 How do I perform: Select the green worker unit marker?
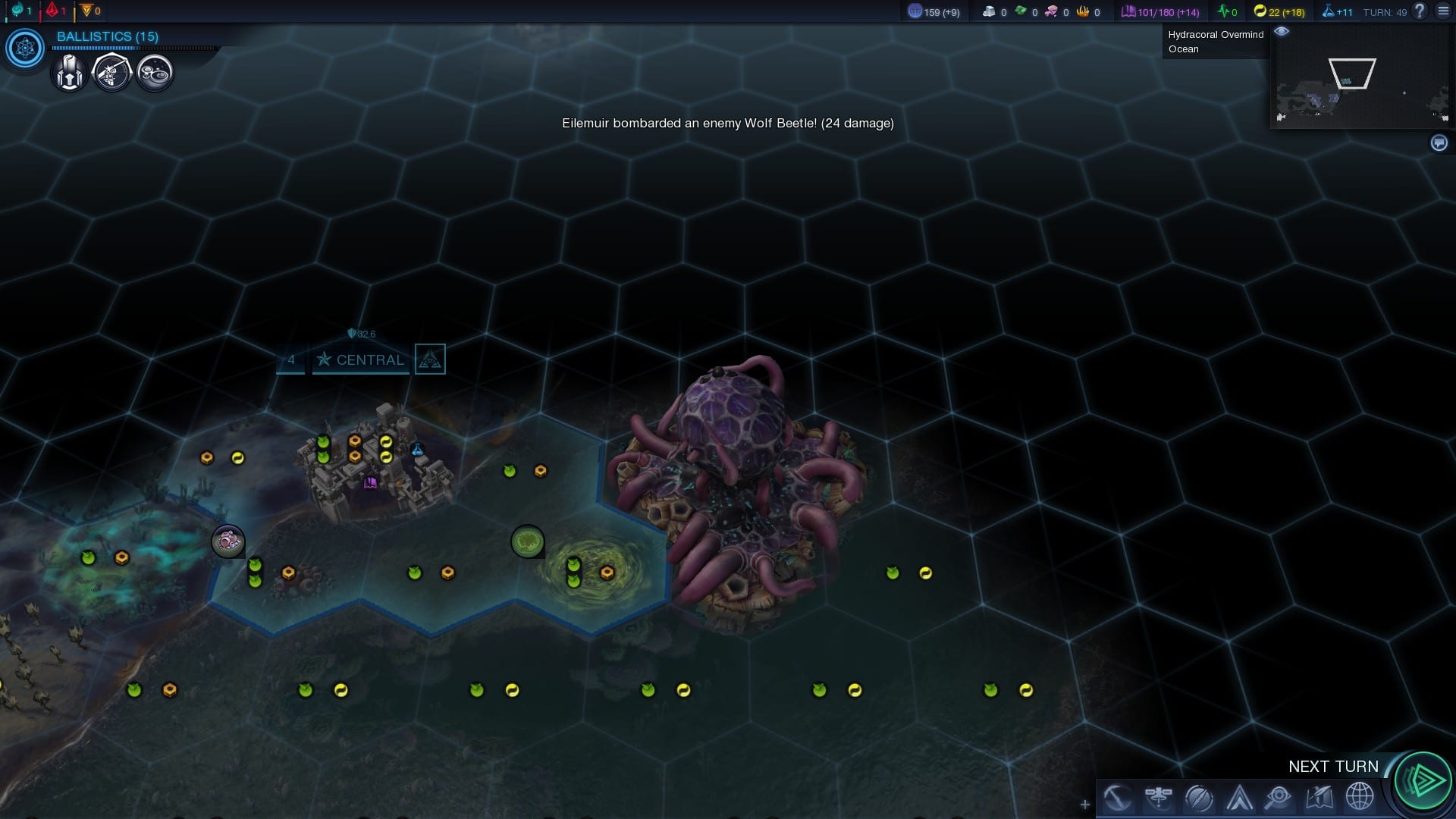(527, 541)
